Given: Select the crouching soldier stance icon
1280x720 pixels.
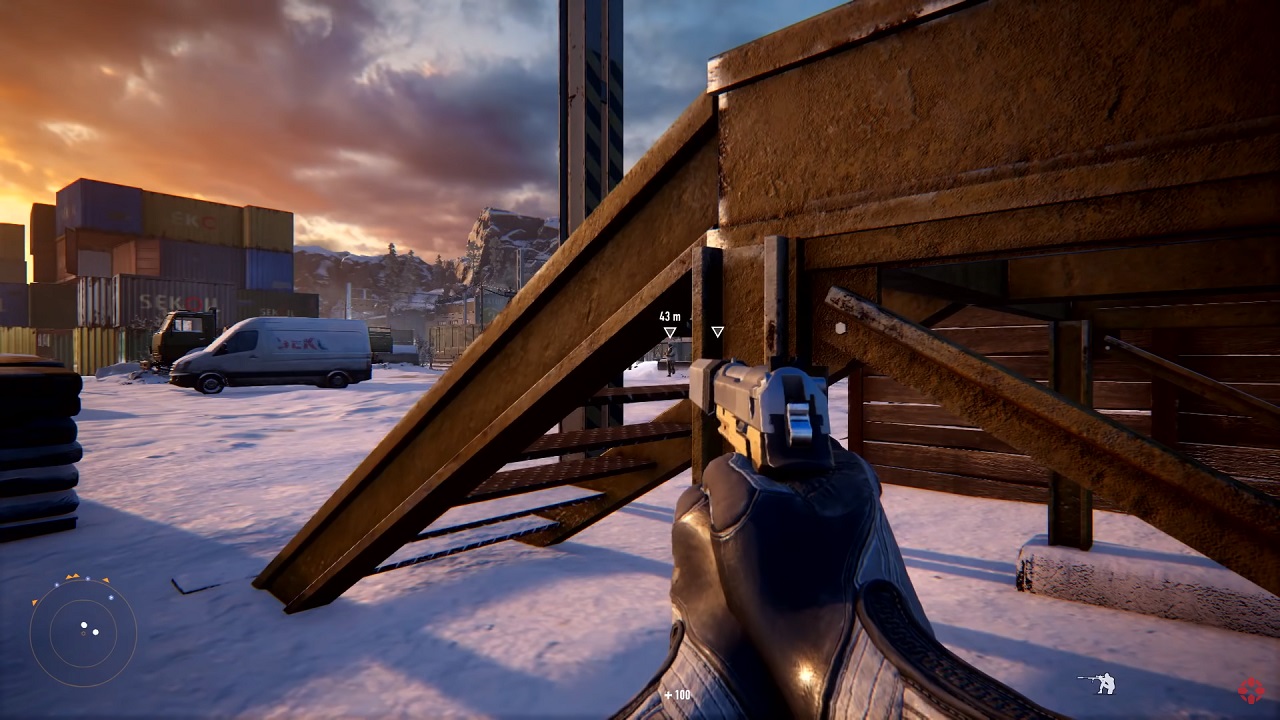Looking at the screenshot, I should pos(1099,684).
